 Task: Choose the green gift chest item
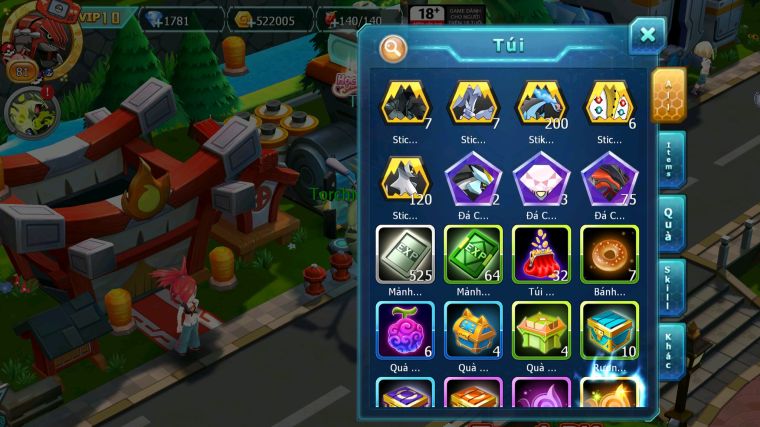pyautogui.click(x=541, y=329)
